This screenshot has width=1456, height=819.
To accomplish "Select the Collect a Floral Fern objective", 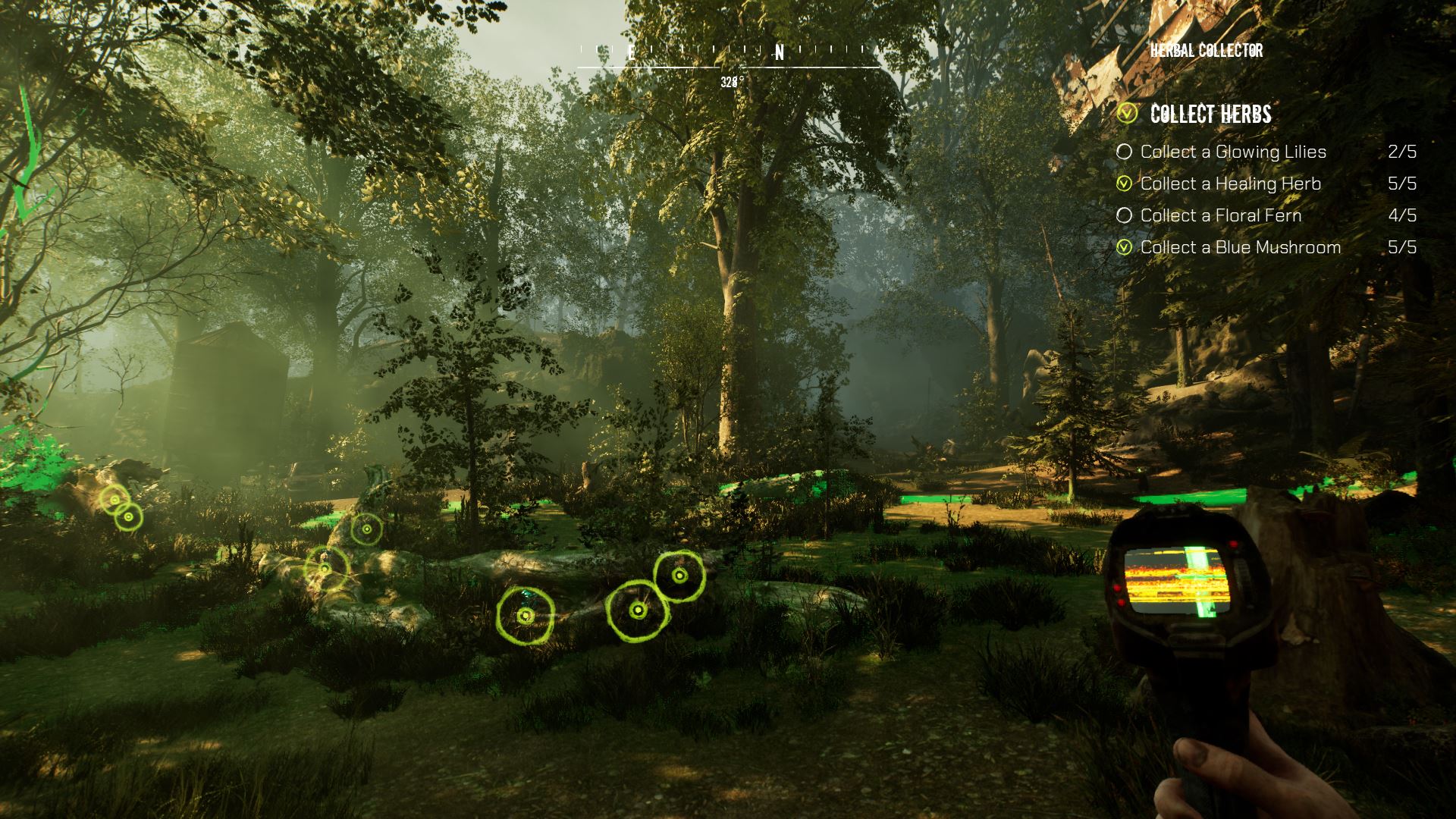I will (x=1220, y=215).
